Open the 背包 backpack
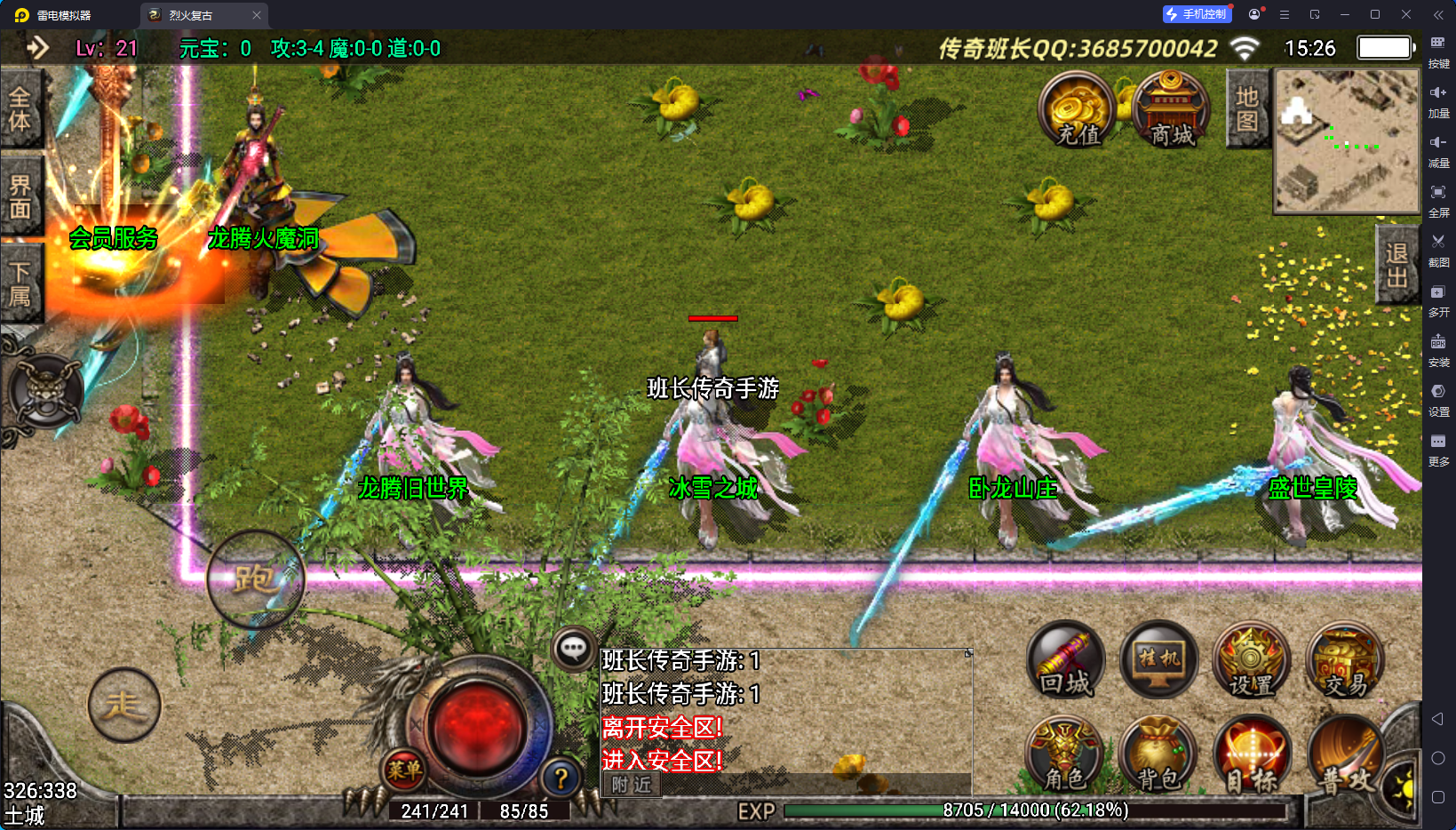 click(1158, 755)
